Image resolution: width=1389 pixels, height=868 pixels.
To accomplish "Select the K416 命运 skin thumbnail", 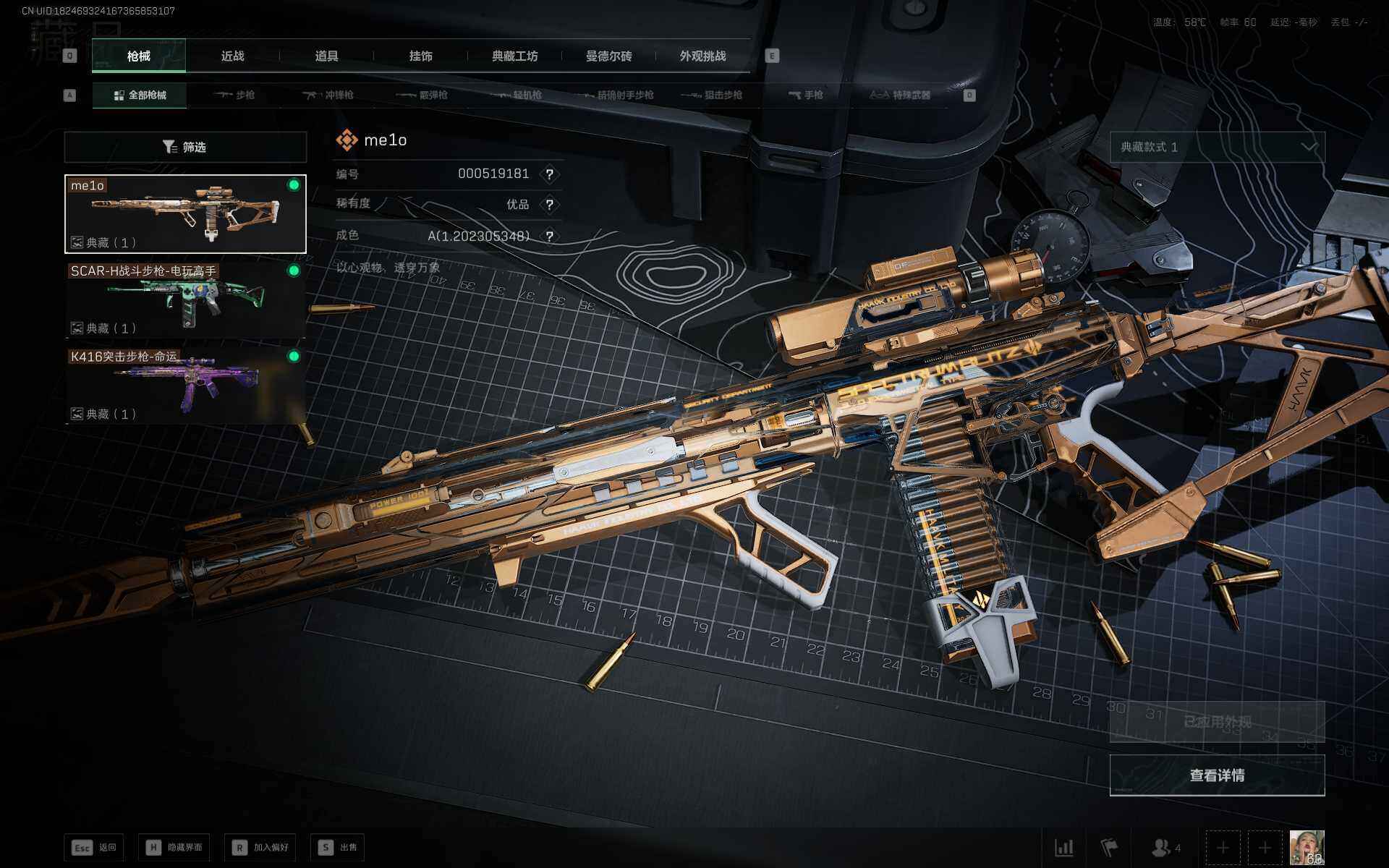I will click(x=185, y=385).
